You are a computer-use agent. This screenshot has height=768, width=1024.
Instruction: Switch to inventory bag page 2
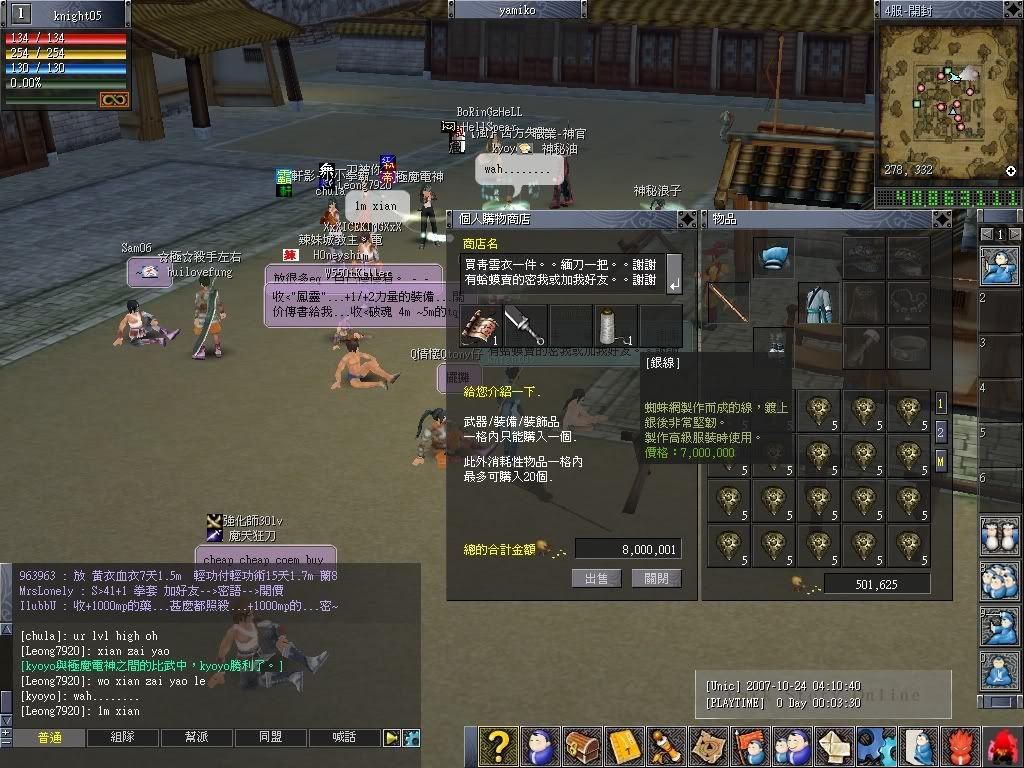click(940, 432)
